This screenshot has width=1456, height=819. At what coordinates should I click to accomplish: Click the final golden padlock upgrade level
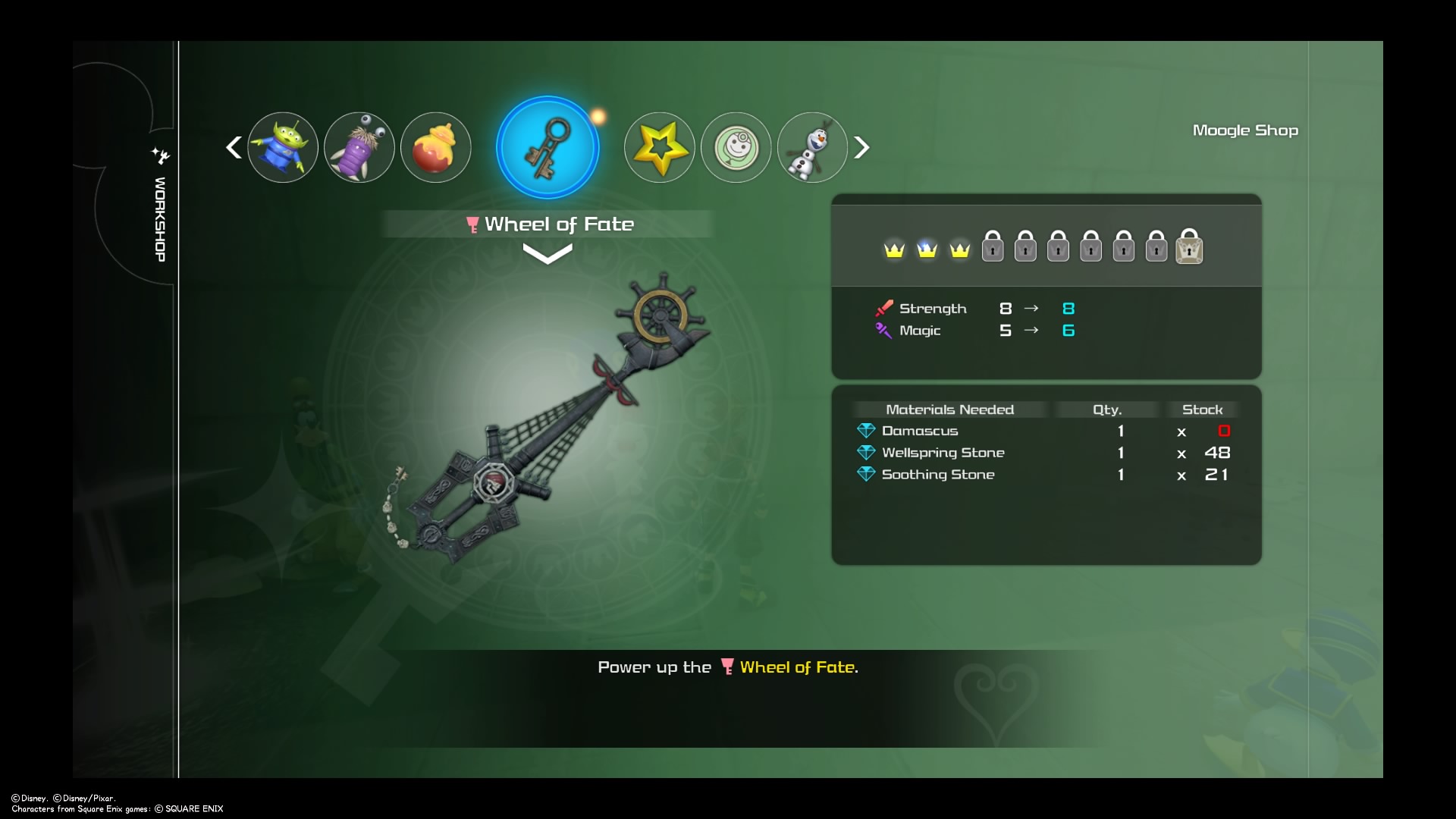(x=1189, y=247)
